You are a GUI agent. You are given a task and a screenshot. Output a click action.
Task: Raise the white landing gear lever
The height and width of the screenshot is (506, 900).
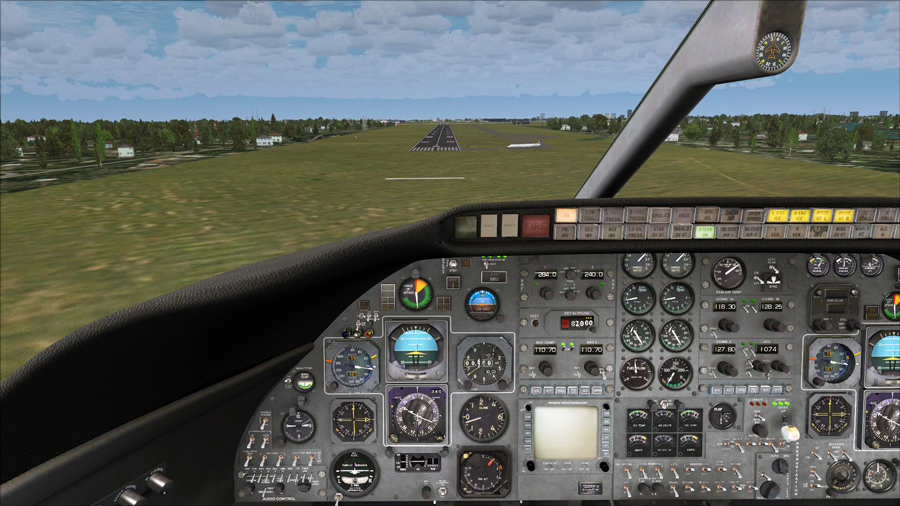[789, 432]
